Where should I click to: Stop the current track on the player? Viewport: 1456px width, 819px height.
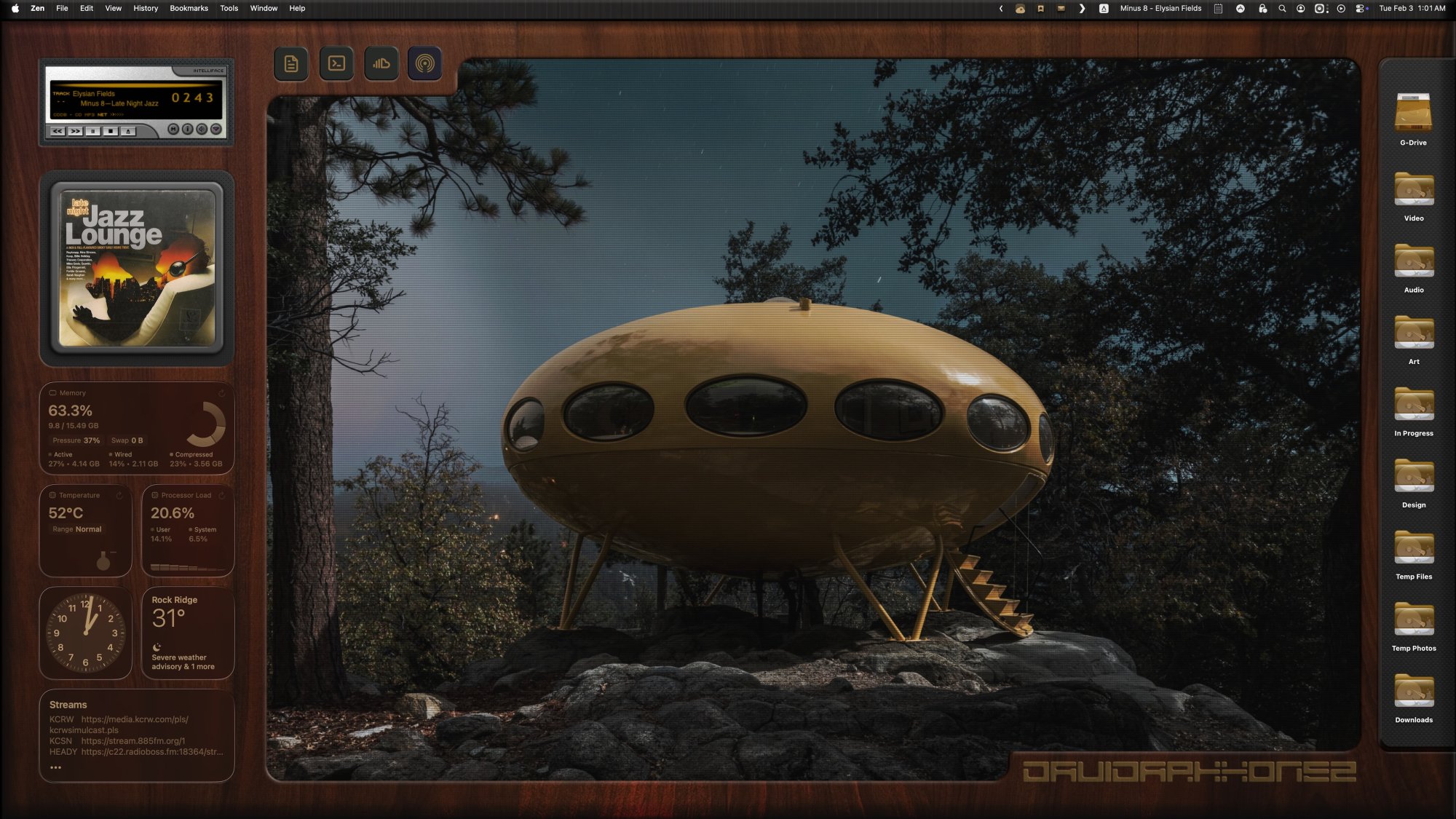coord(111,131)
